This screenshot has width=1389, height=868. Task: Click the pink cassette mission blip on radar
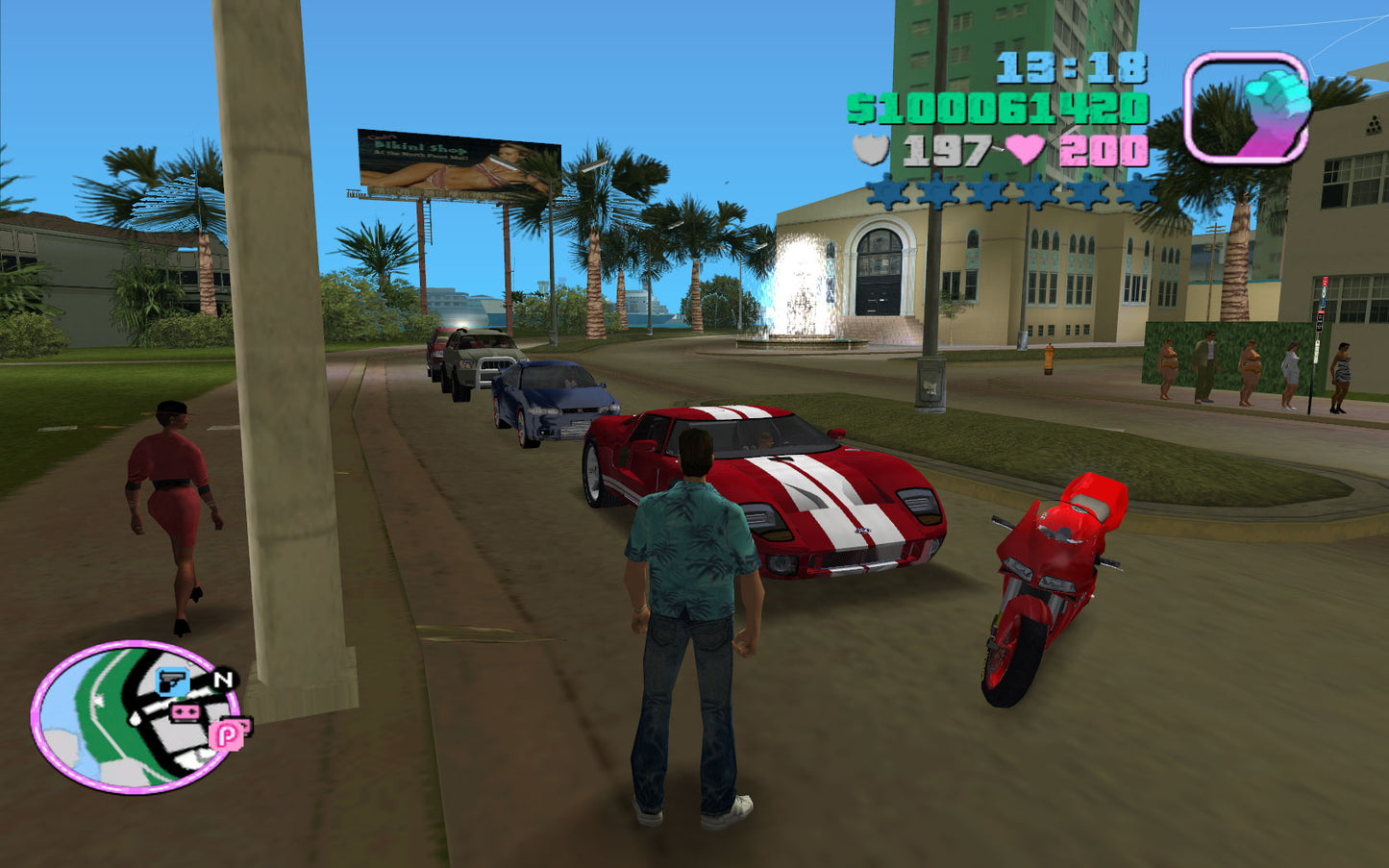(186, 711)
